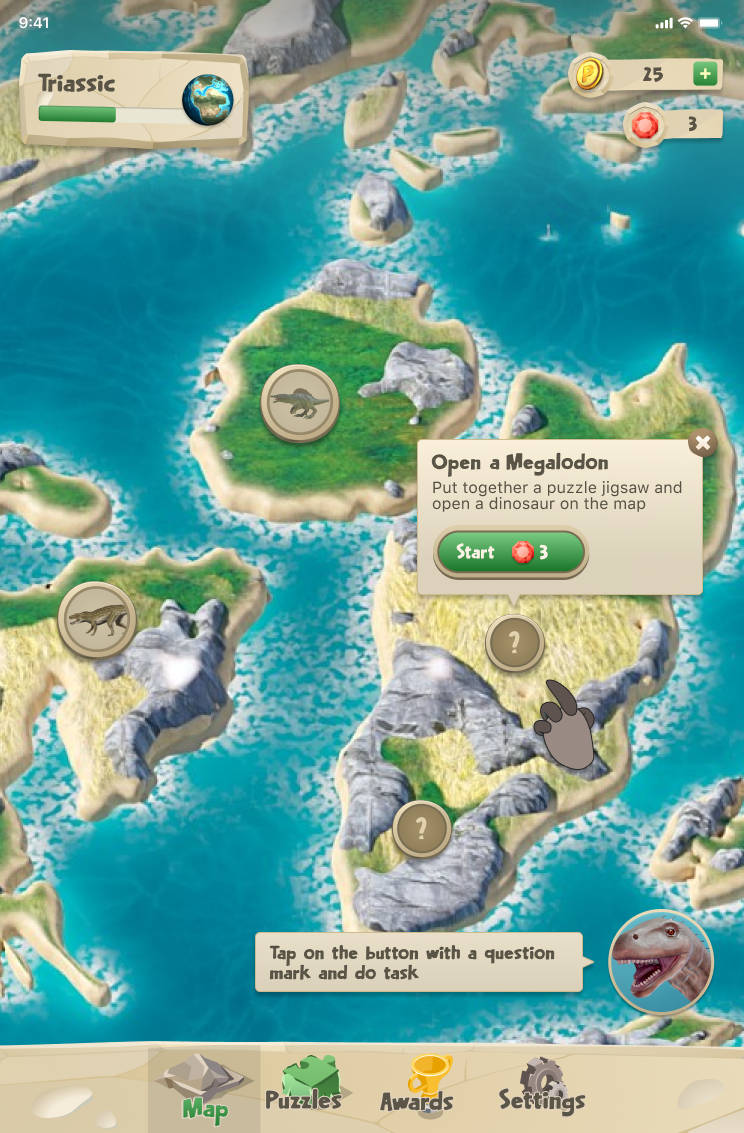Select the sail-backed dinosaur map marker
The image size is (744, 1133).
click(299, 403)
